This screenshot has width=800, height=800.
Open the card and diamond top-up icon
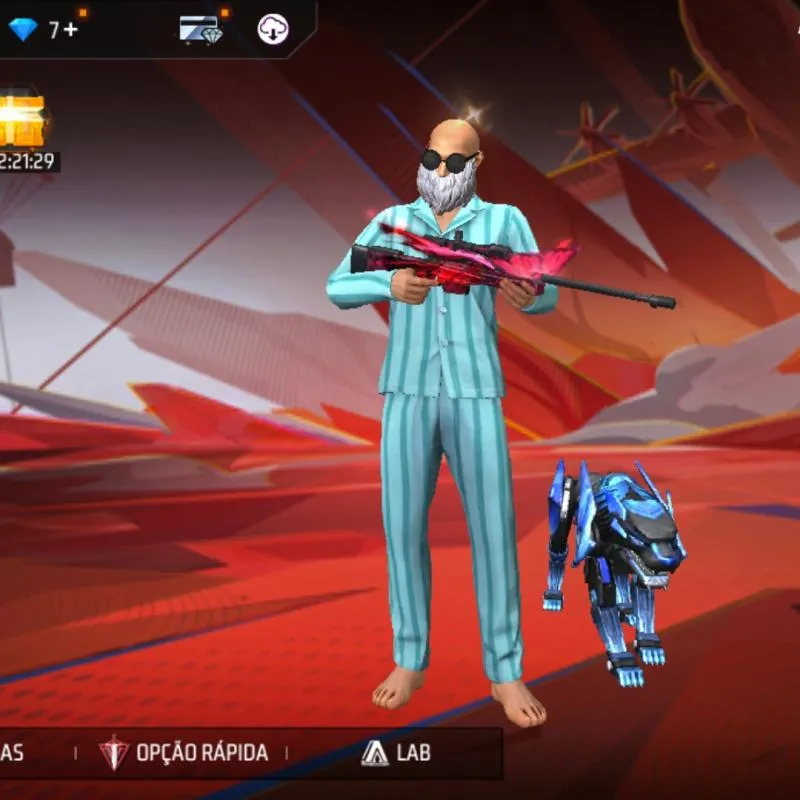pos(200,29)
